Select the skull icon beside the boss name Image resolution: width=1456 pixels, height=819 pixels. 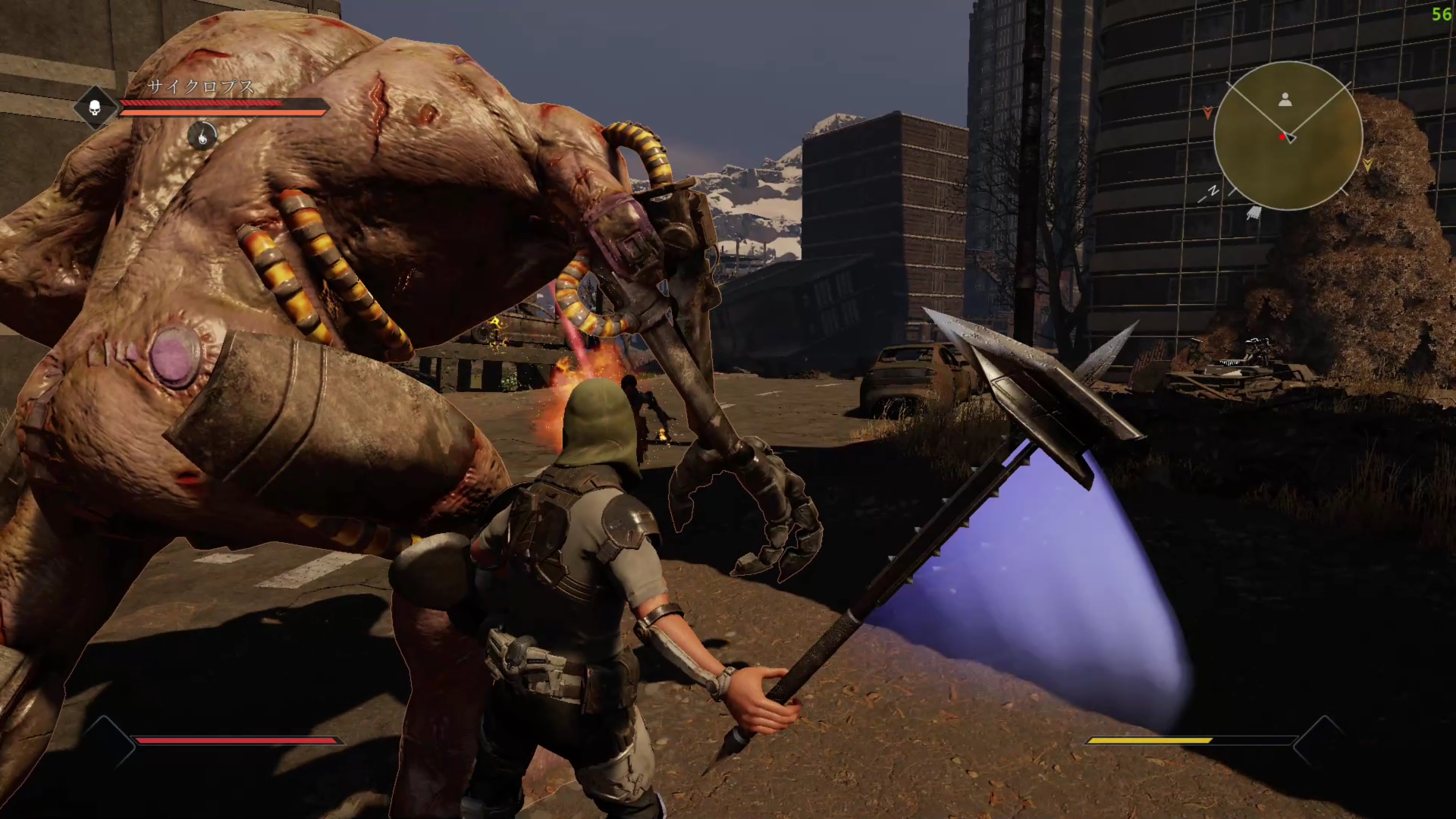click(95, 108)
